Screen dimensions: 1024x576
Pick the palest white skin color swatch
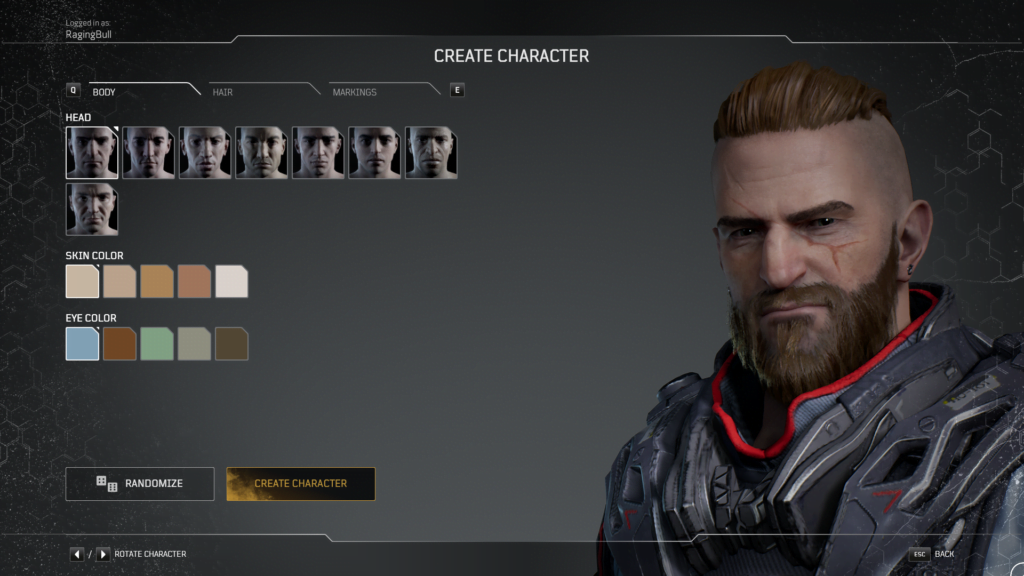point(231,282)
